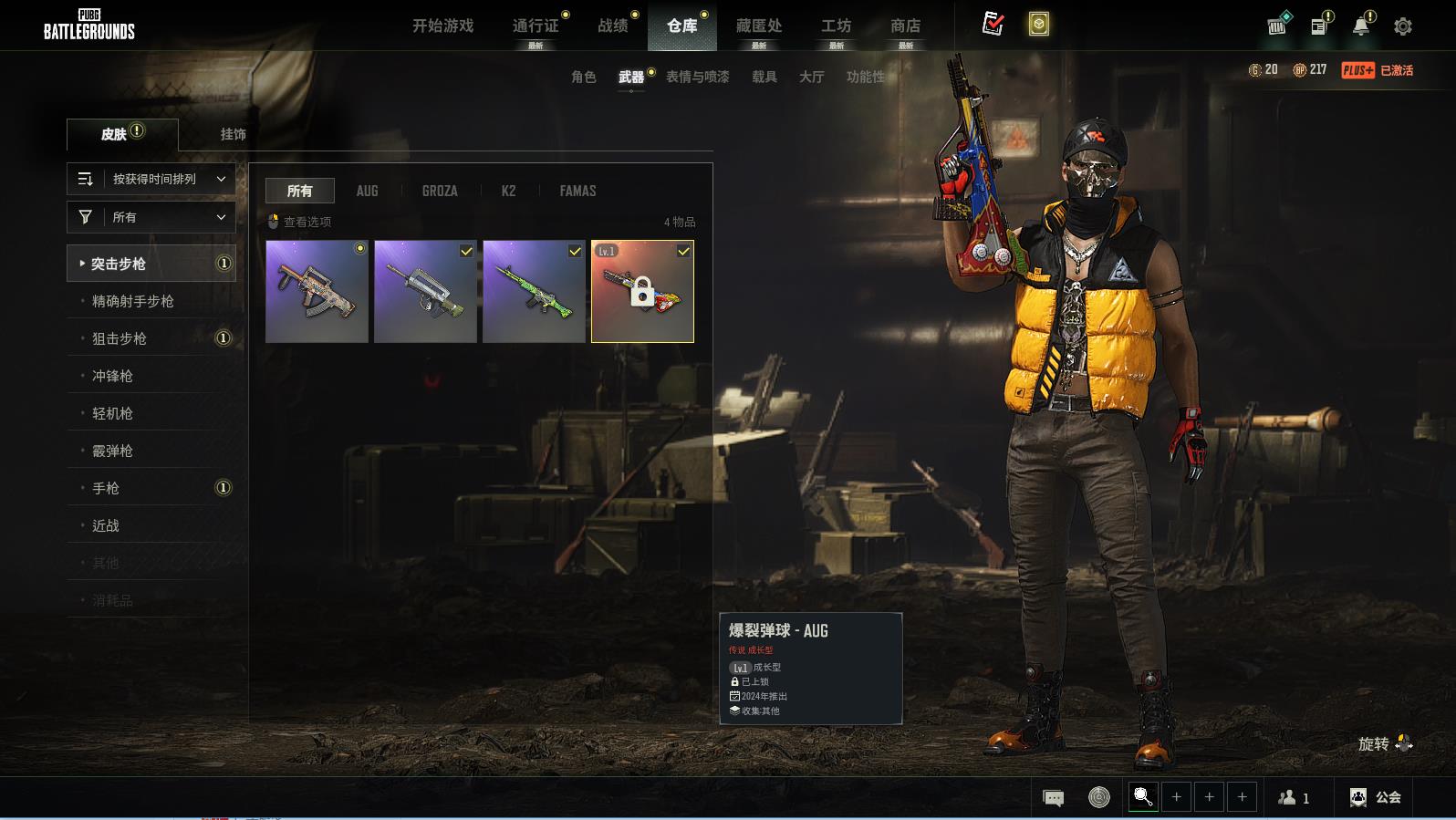Open the settings gear icon
1456x820 pixels.
point(1402,26)
